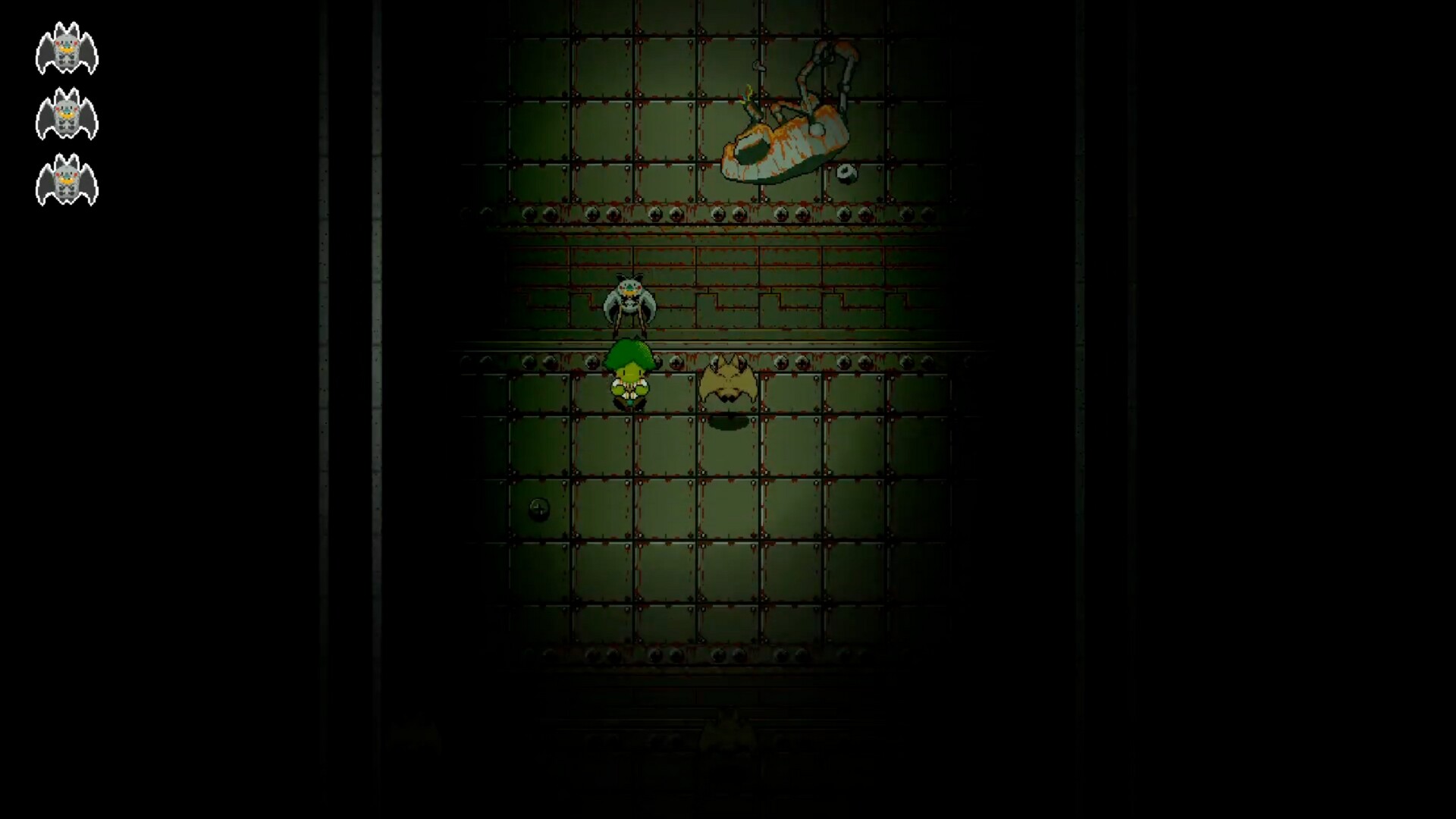Click the top bat health icon
This screenshot has width=1456, height=819.
click(x=67, y=49)
